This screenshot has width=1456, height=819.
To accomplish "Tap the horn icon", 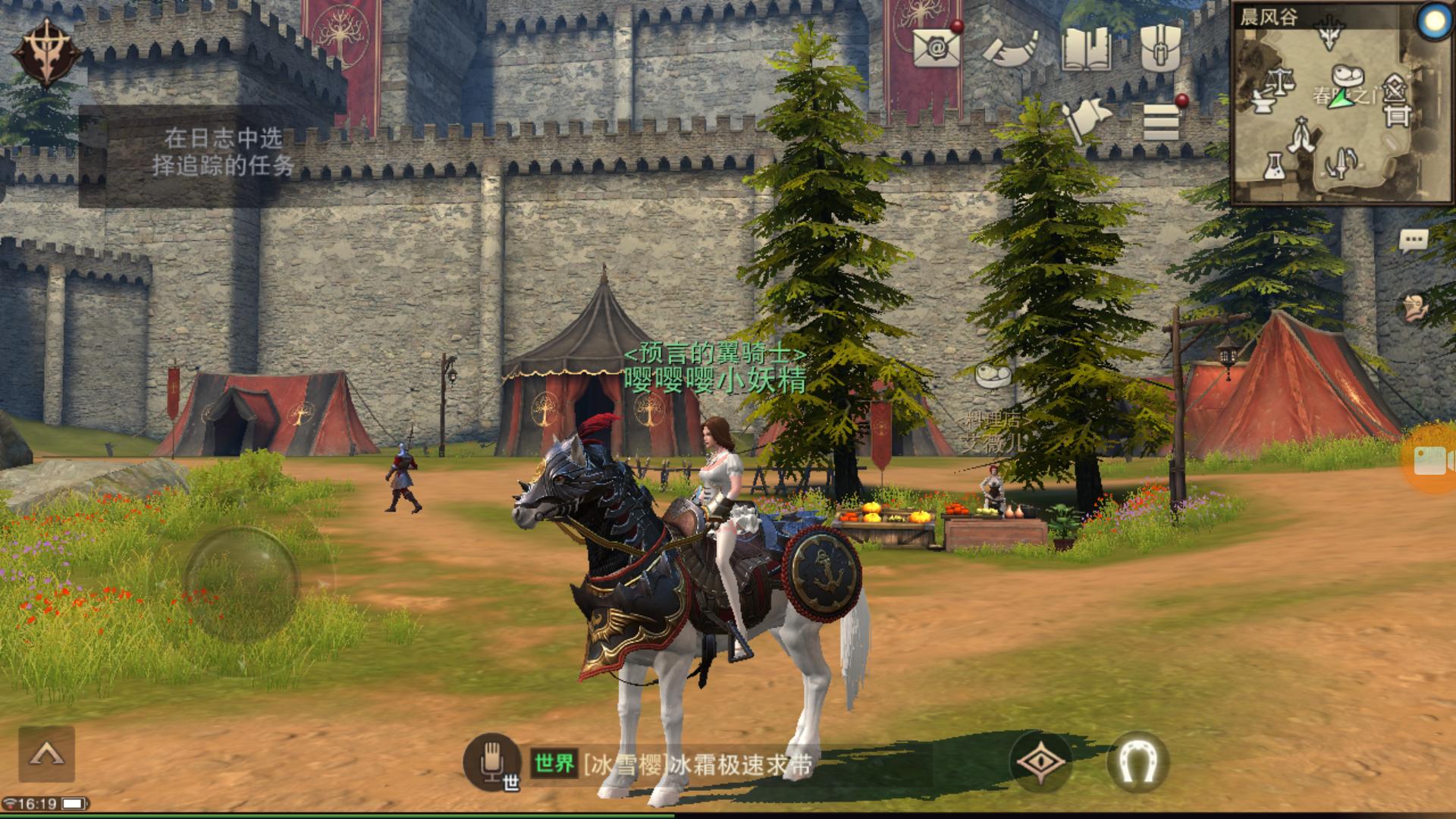I will coord(1011,49).
